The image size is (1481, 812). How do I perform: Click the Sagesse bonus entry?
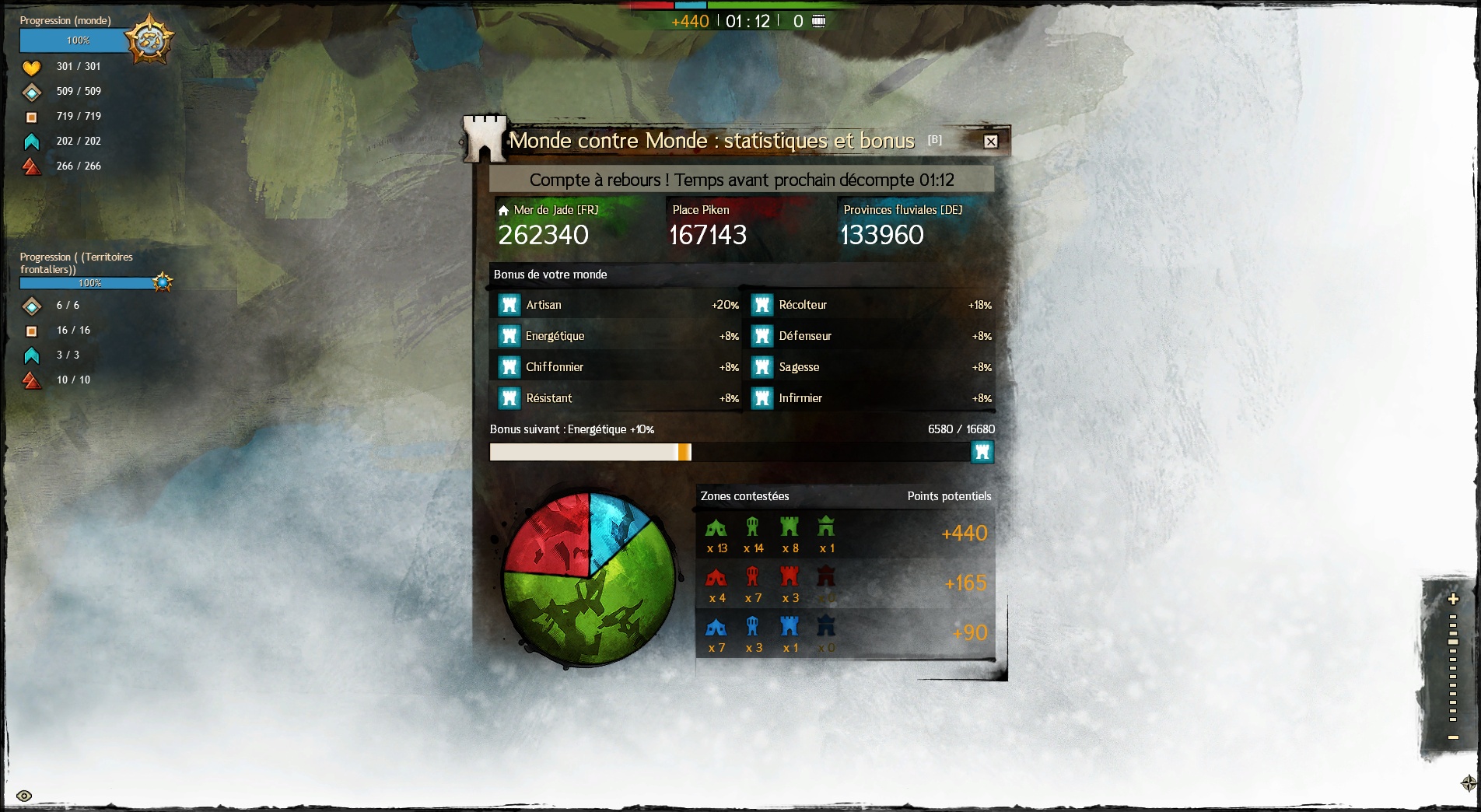pos(871,367)
